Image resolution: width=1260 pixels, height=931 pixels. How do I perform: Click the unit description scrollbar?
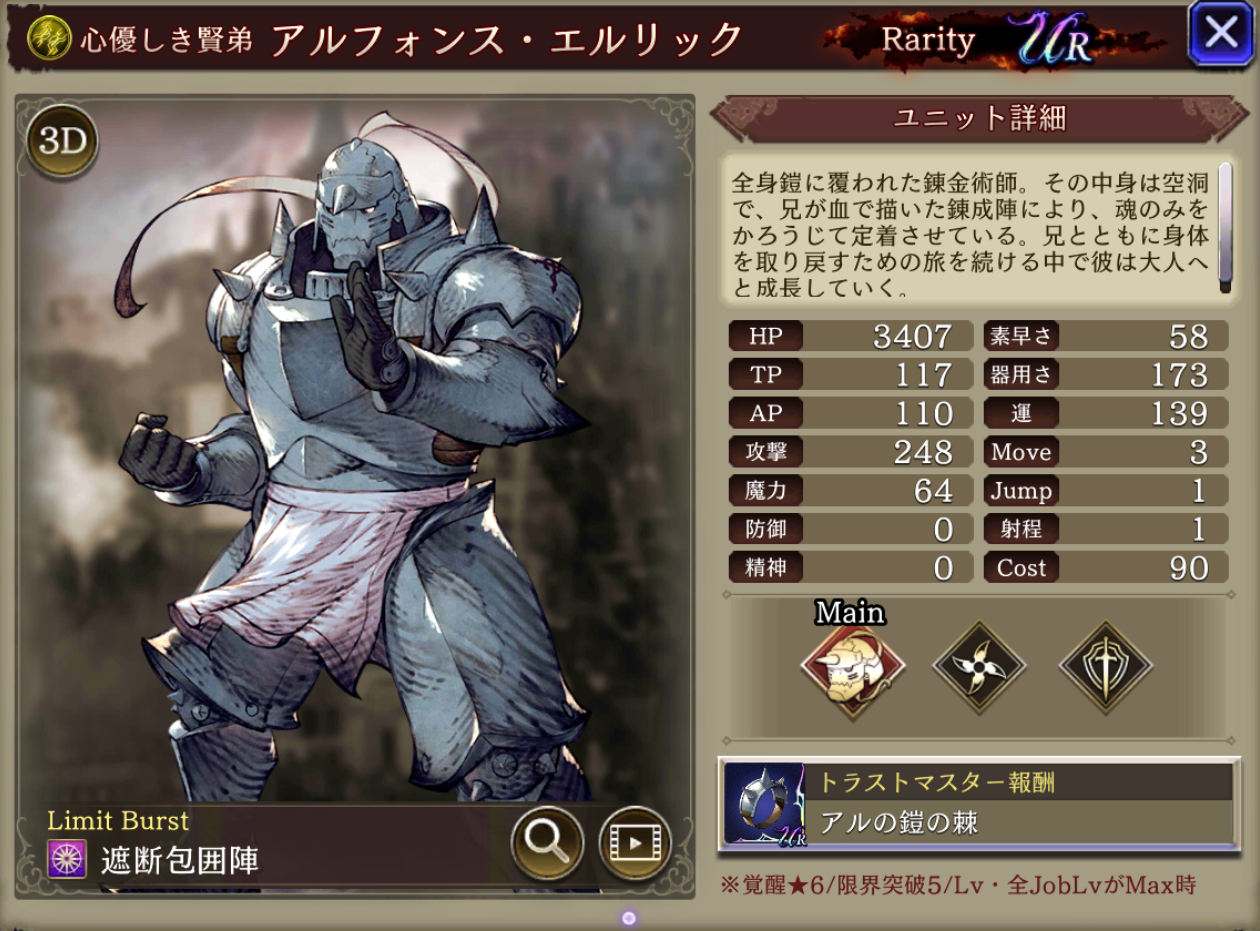[1224, 228]
